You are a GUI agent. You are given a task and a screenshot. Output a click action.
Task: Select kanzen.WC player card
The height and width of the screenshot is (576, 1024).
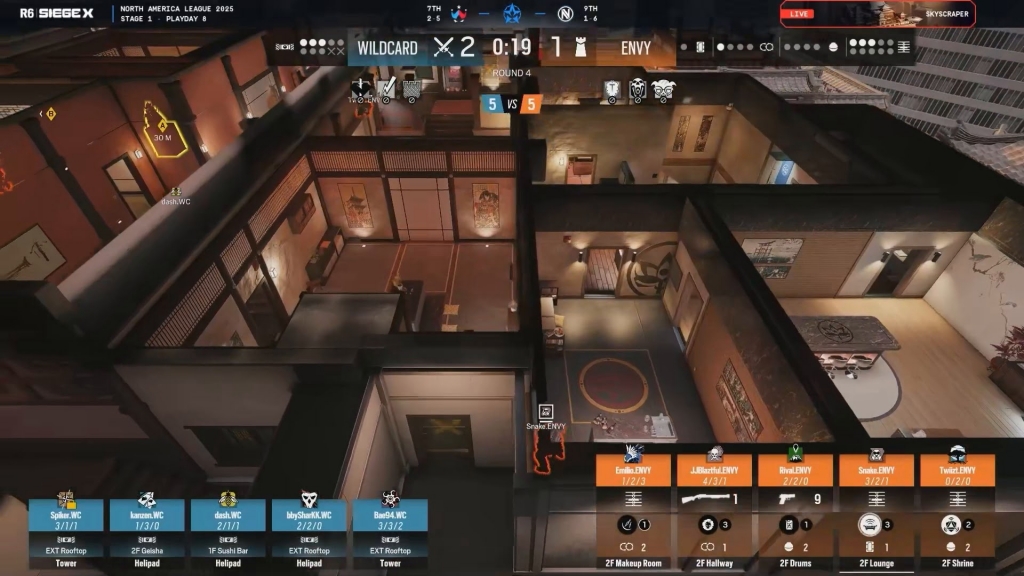(x=147, y=515)
